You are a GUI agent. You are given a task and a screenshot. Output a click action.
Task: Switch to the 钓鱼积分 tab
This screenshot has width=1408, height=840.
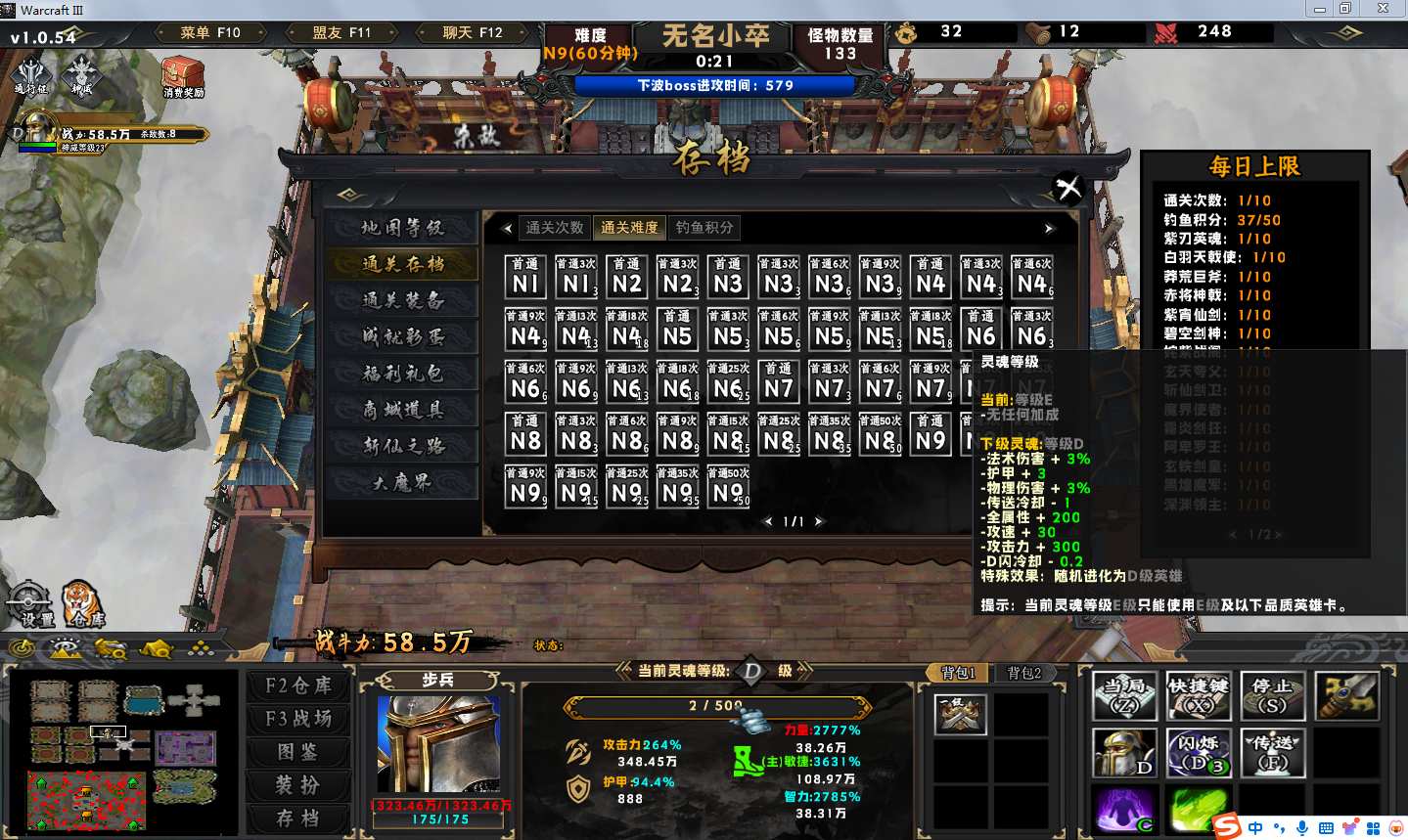[704, 228]
